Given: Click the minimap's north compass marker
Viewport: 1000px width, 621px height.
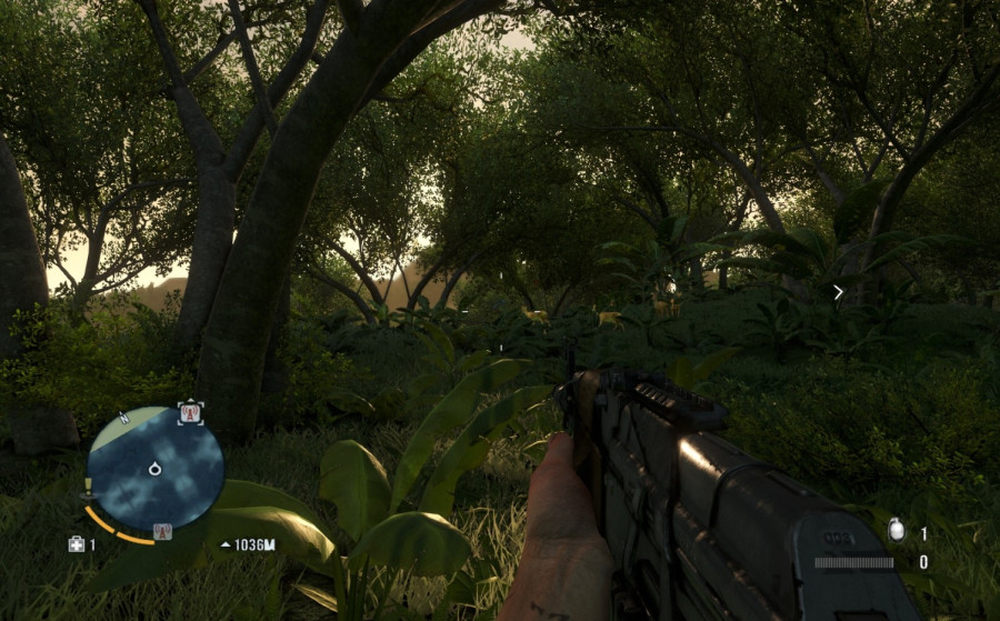Looking at the screenshot, I should click(x=123, y=415).
